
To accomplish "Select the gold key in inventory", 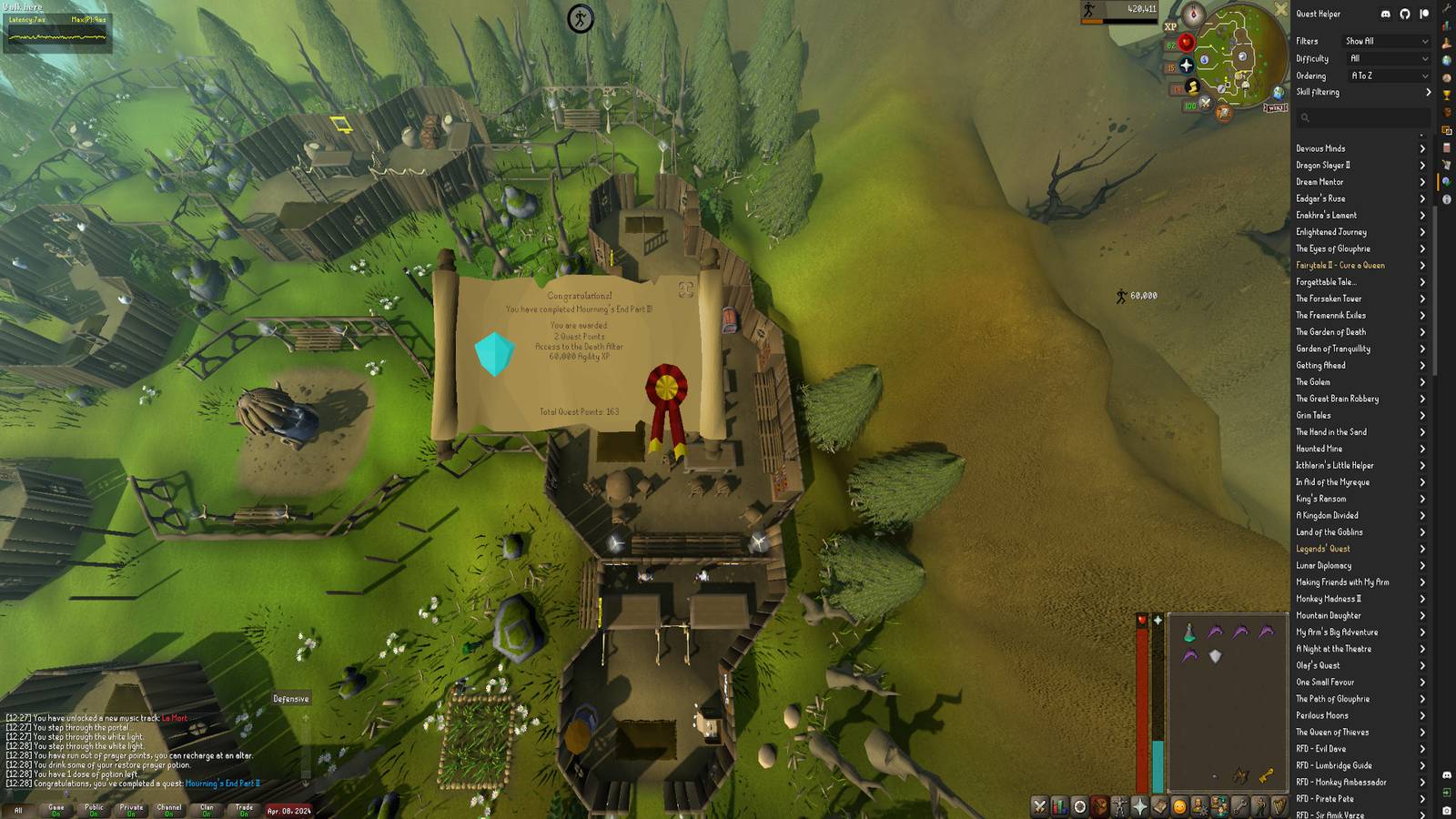I will [1266, 775].
